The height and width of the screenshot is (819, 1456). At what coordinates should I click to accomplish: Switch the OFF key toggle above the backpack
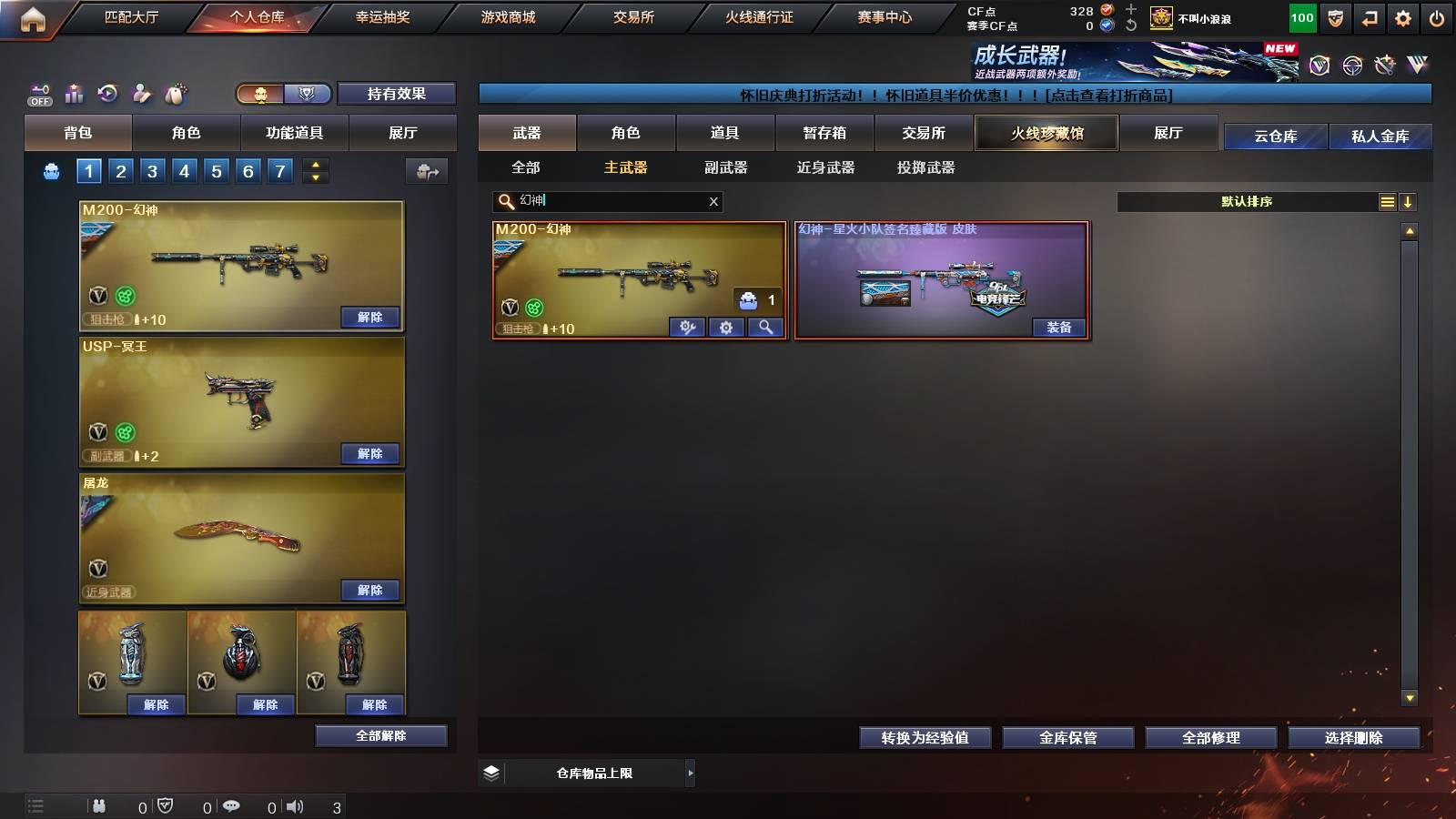(x=38, y=93)
